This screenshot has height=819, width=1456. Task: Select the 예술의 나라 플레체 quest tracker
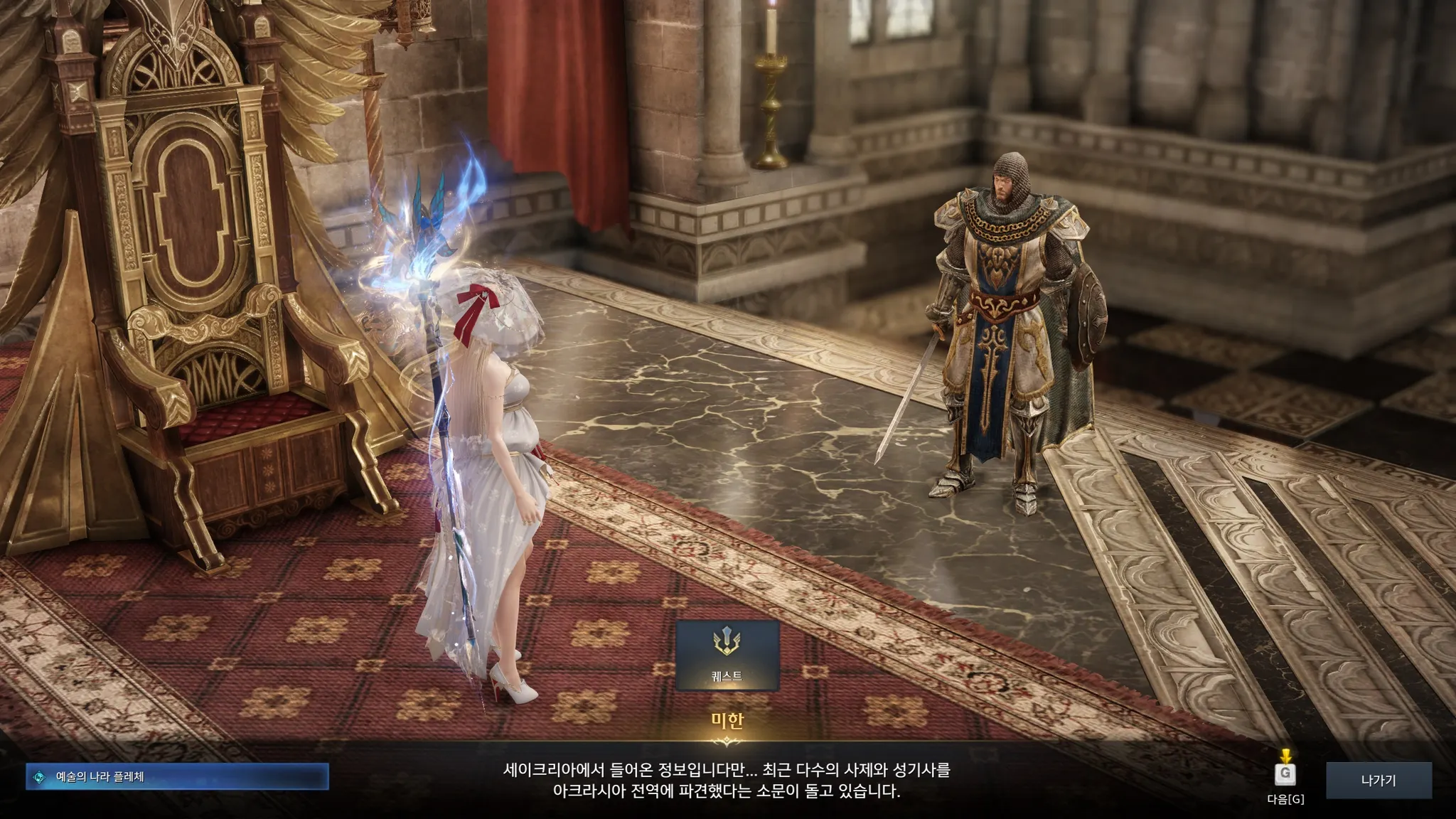[x=177, y=777]
